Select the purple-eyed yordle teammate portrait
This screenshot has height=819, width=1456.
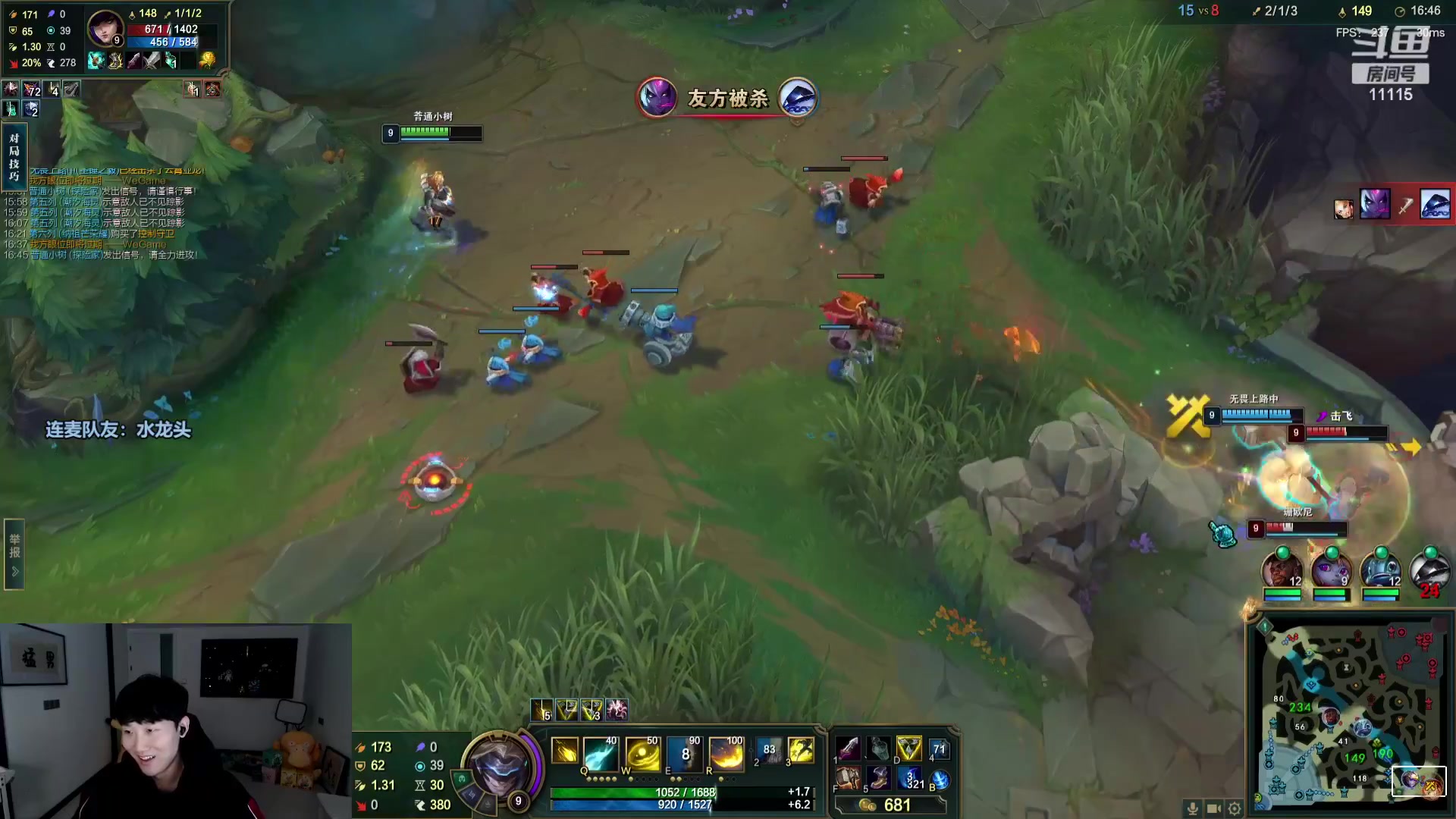1330,570
